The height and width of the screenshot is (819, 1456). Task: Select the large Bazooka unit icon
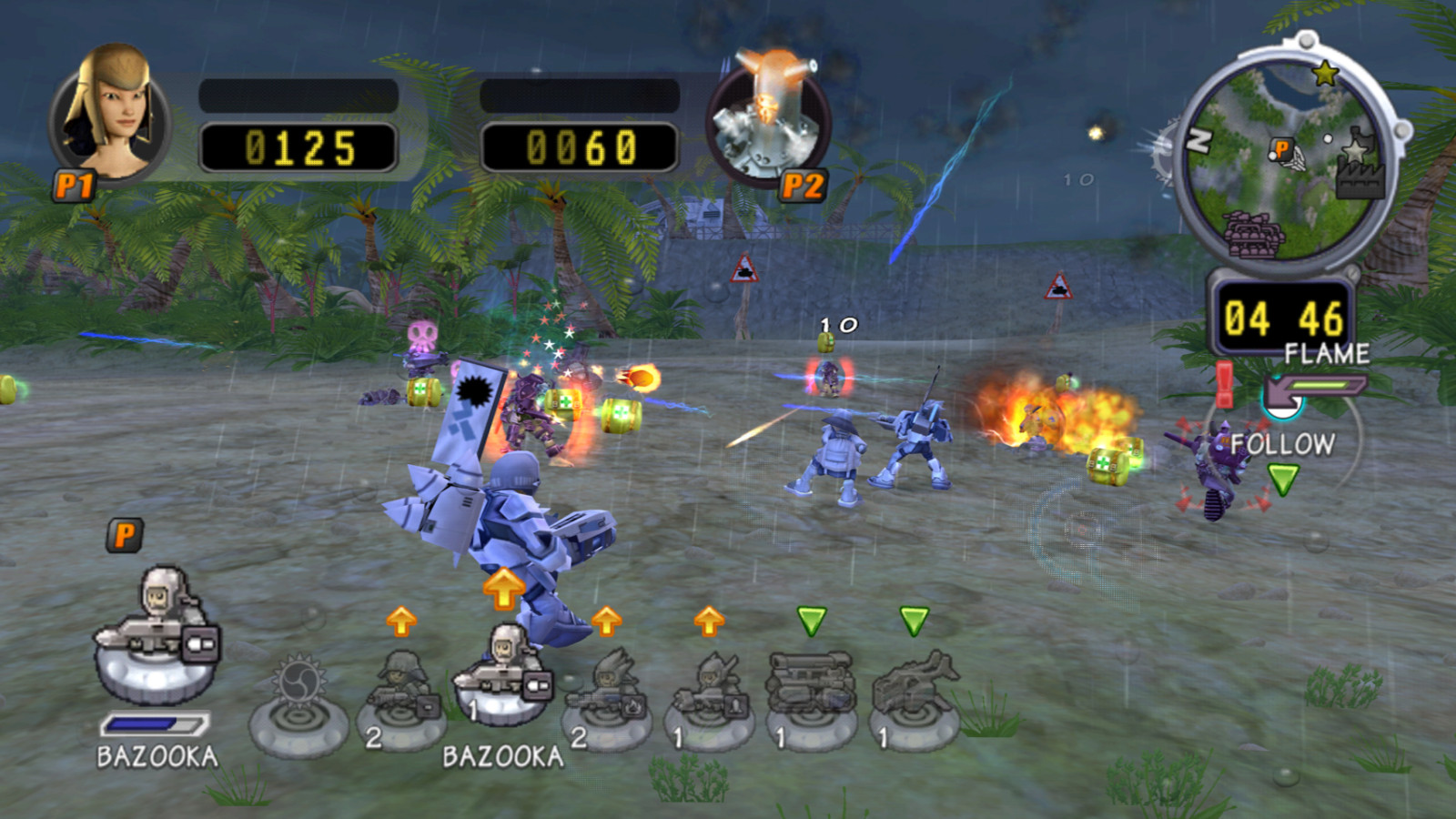(155, 628)
